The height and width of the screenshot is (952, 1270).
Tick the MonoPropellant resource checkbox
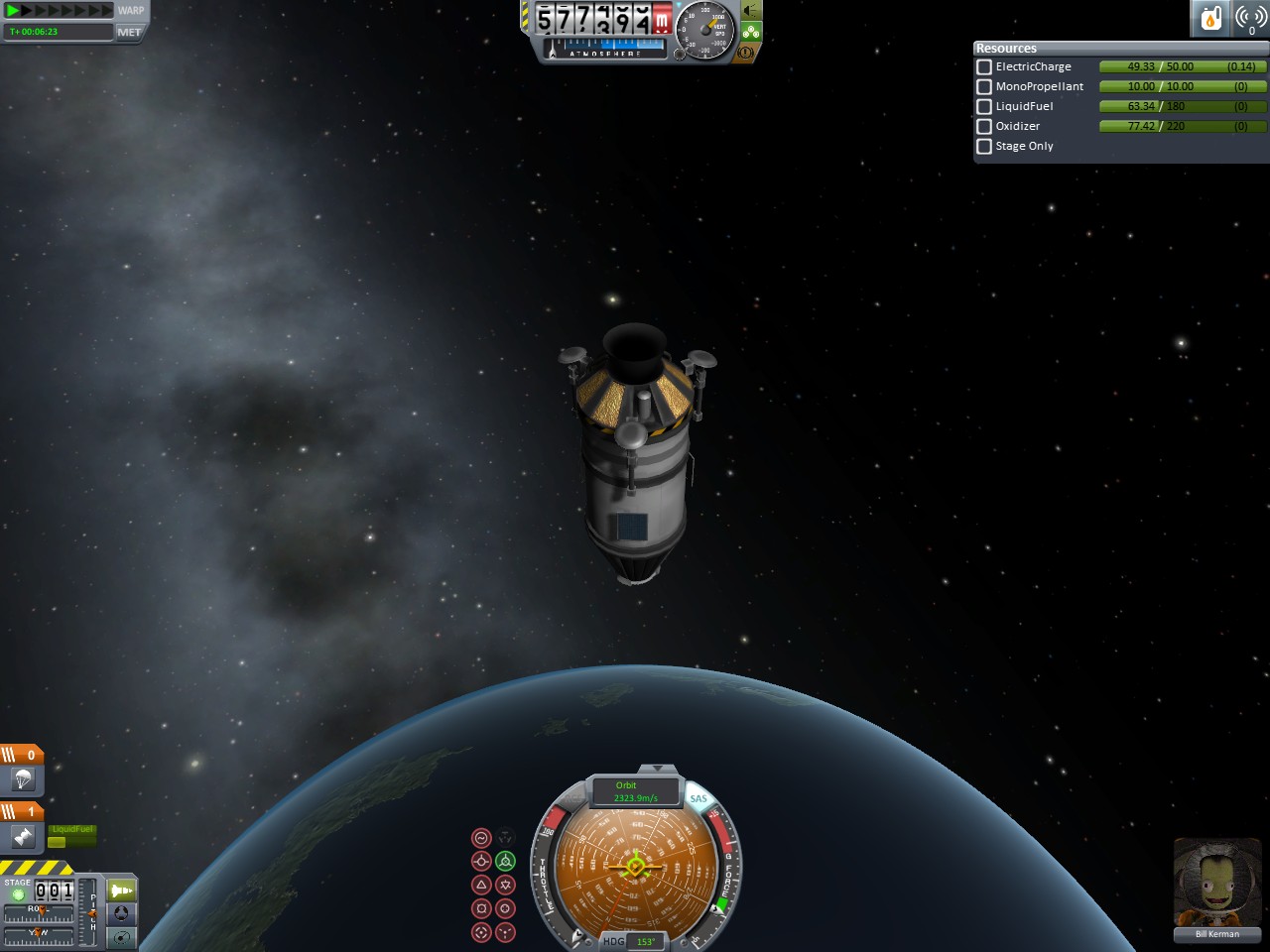coord(984,86)
